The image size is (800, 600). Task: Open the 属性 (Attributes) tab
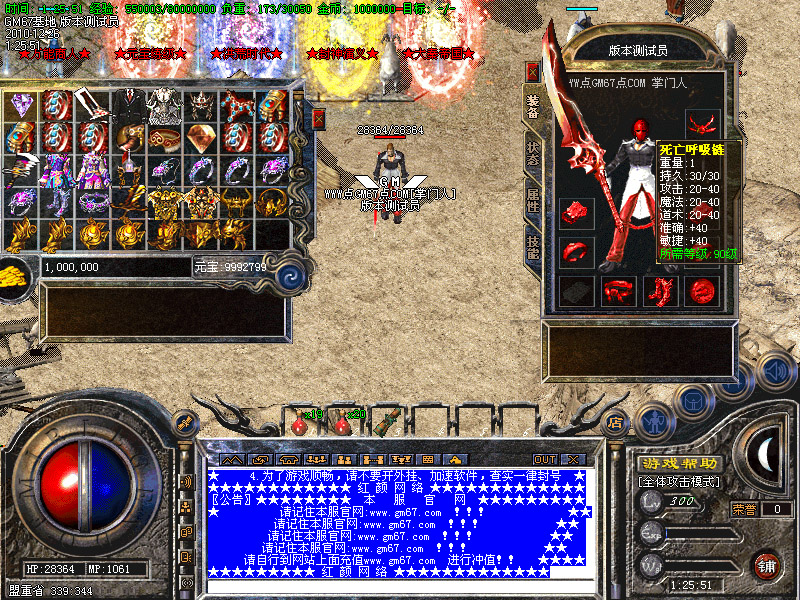[x=532, y=200]
